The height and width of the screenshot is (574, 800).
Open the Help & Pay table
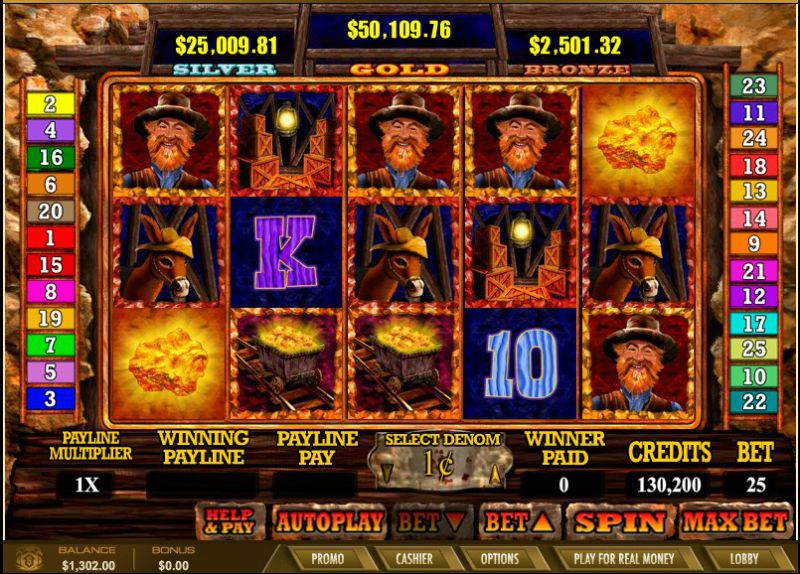pos(231,521)
